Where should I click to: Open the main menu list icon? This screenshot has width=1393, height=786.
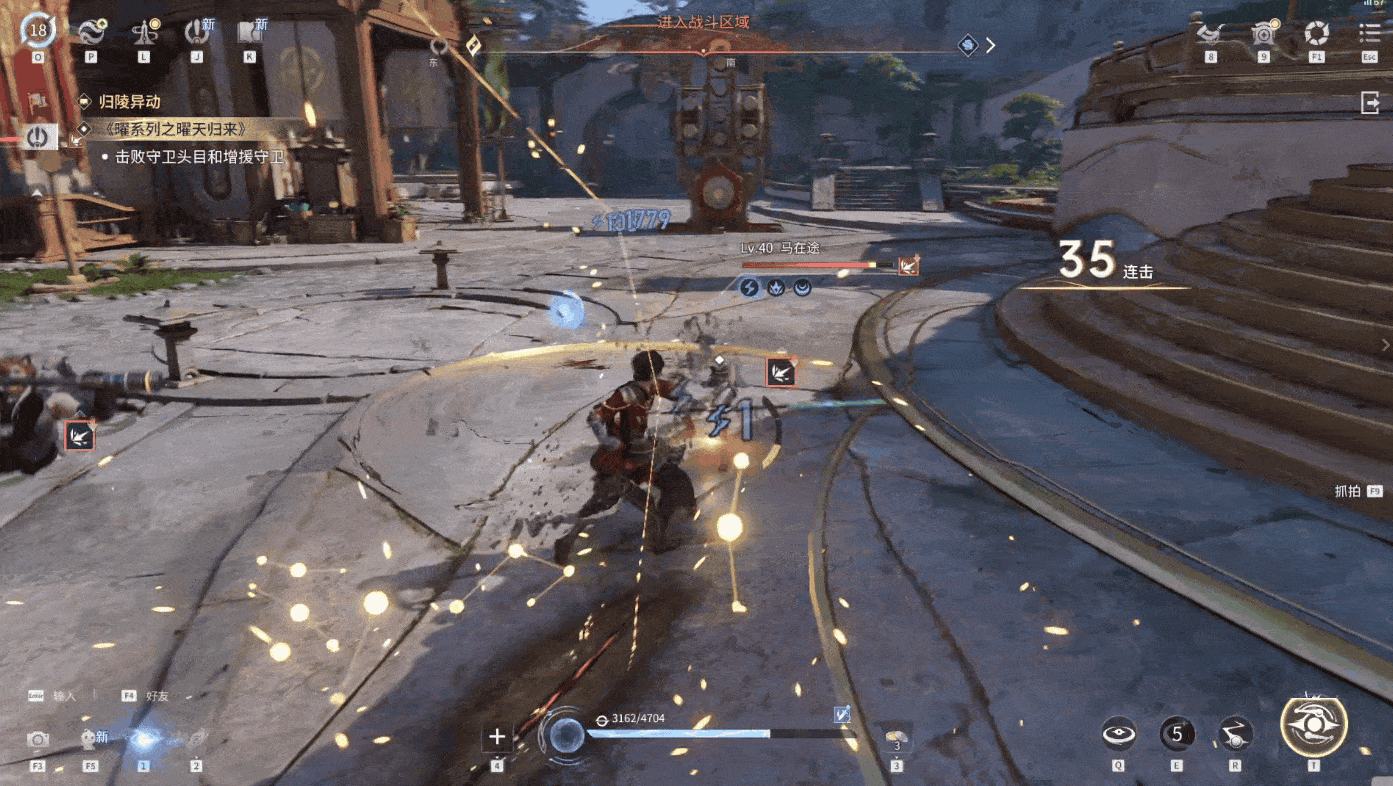[x=1370, y=34]
